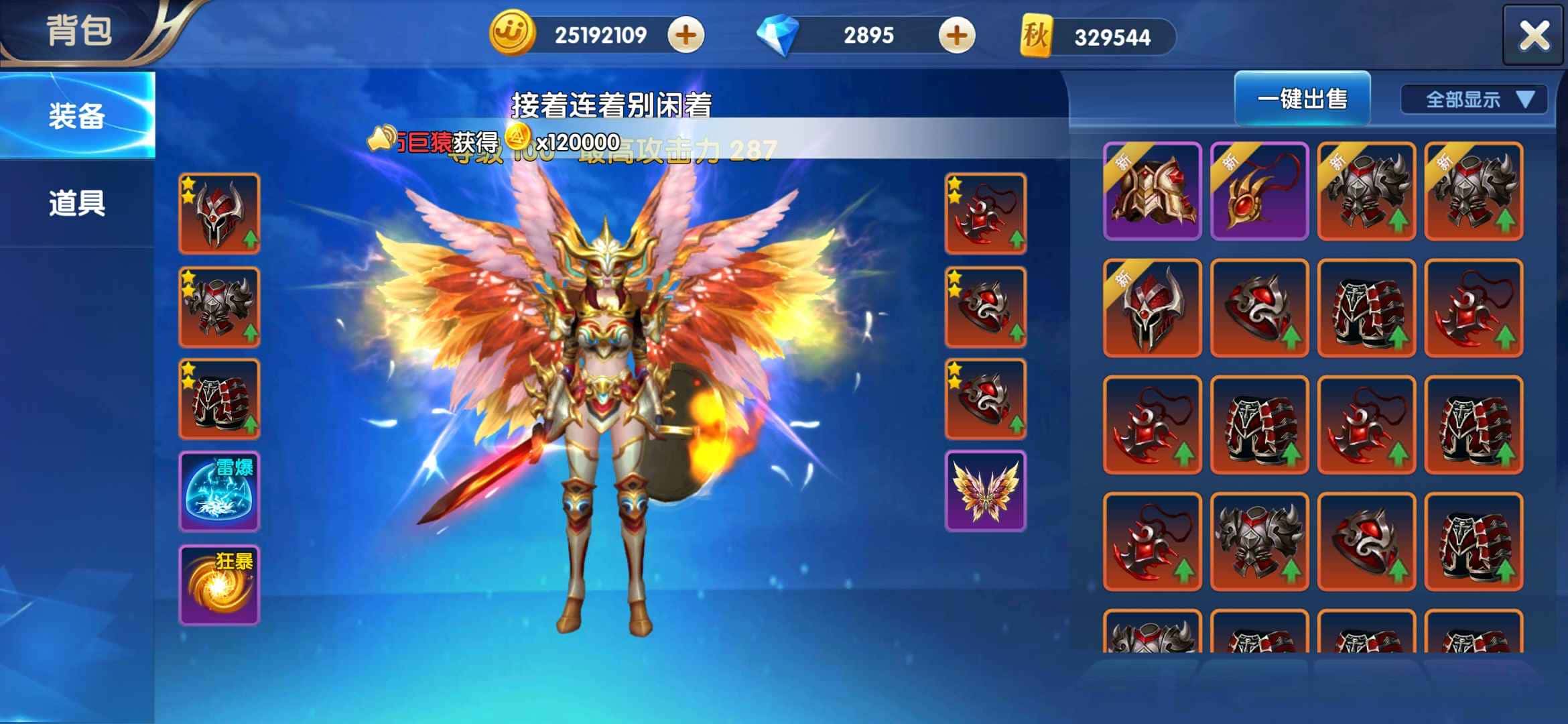Pick the new purple amulet in the bag
This screenshot has width=1568, height=724.
coord(1259,191)
